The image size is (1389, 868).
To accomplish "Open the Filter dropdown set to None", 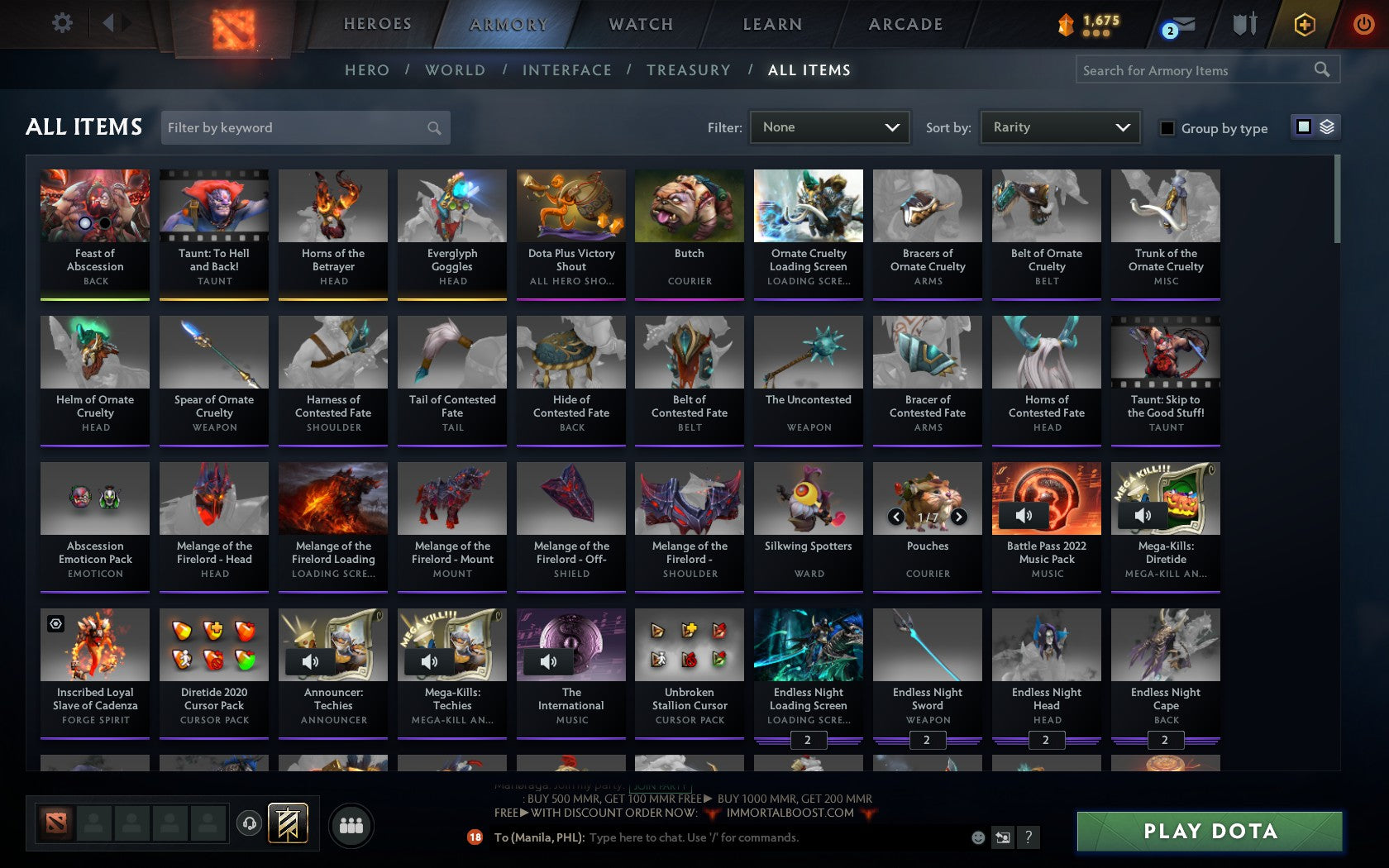I will 829,127.
